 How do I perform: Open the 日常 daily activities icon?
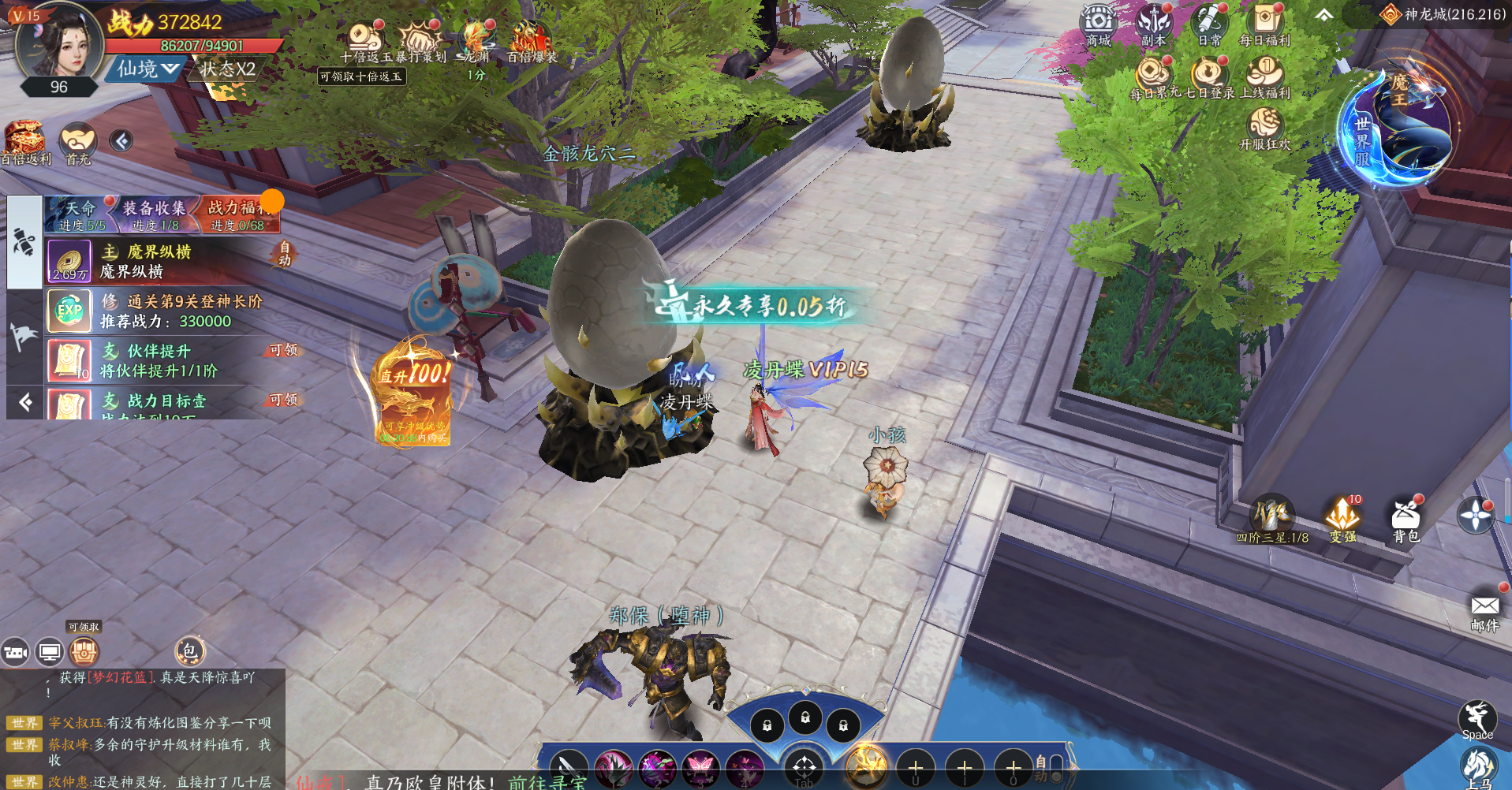1208,24
